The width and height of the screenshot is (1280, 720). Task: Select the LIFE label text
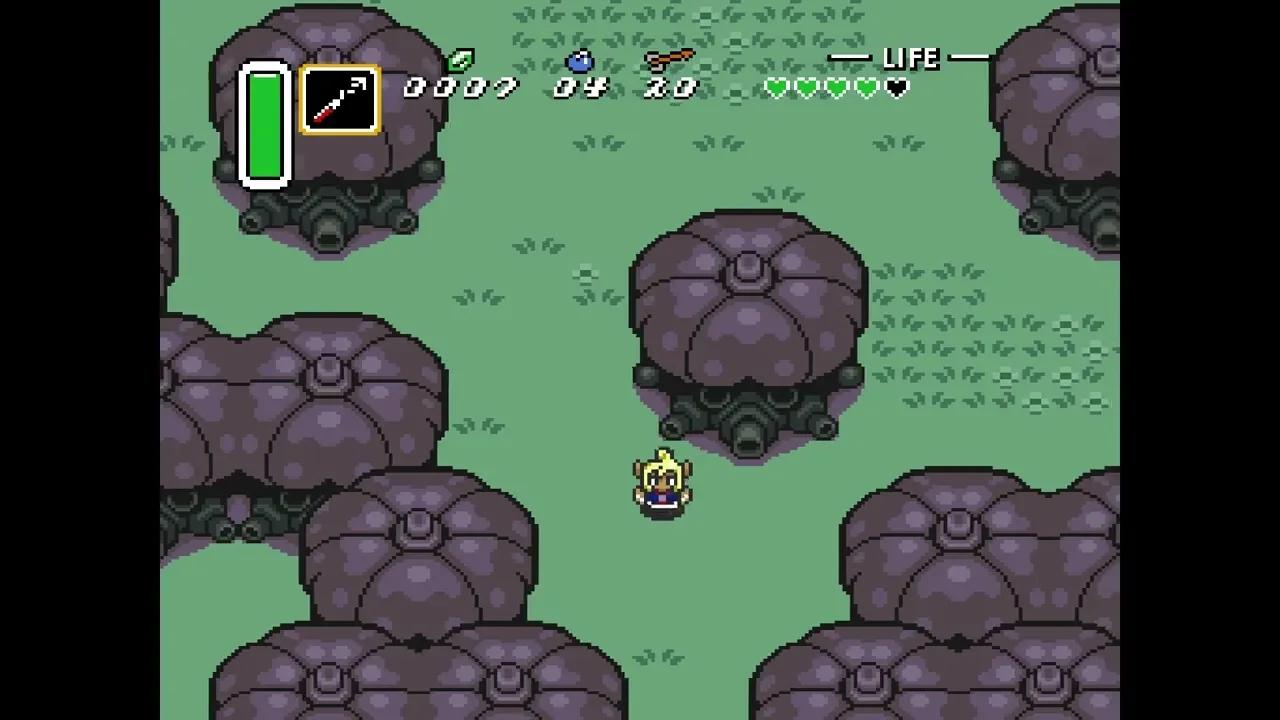click(912, 58)
